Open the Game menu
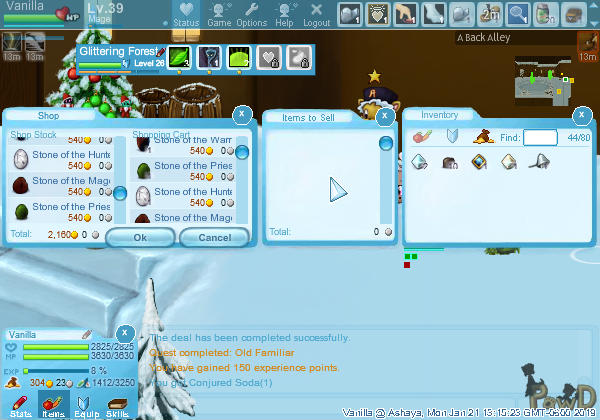The width and height of the screenshot is (600, 420). coord(219,13)
